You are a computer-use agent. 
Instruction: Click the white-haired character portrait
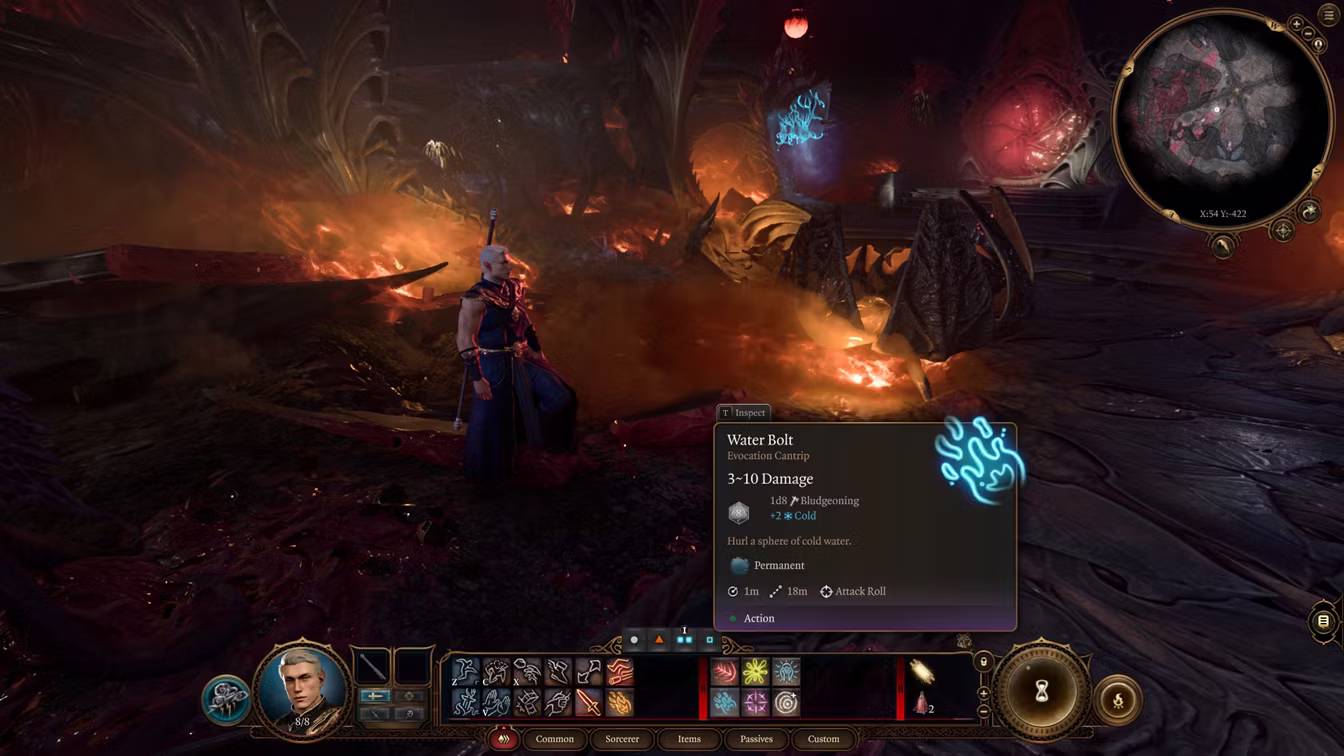303,686
